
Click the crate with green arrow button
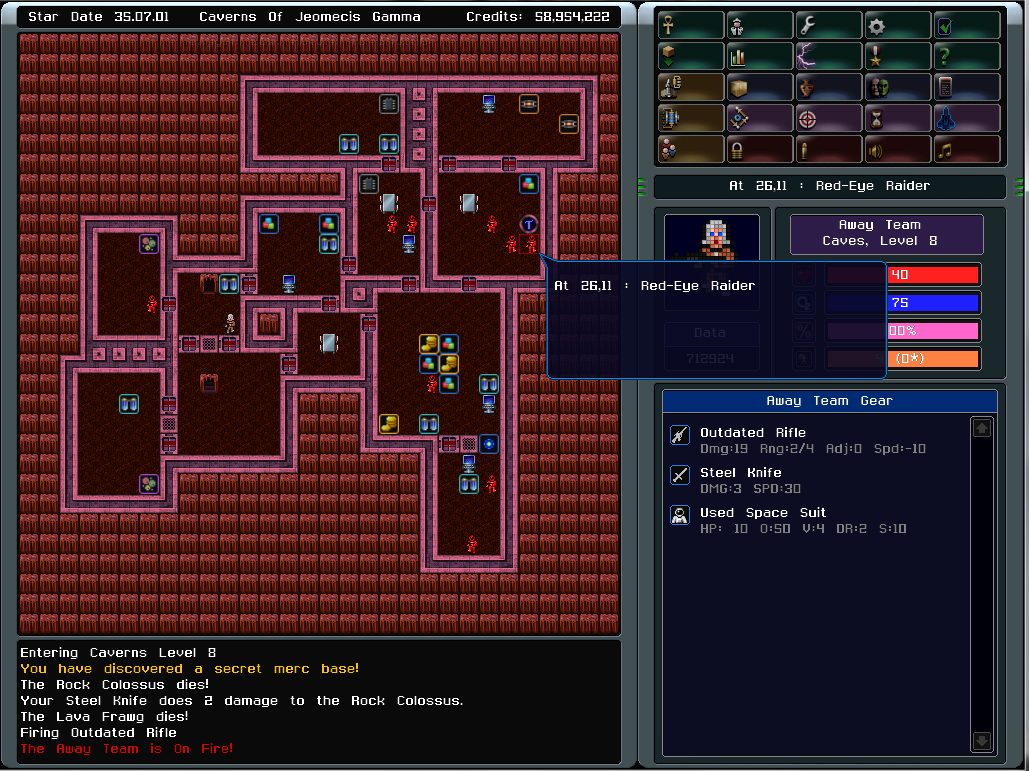pos(691,57)
